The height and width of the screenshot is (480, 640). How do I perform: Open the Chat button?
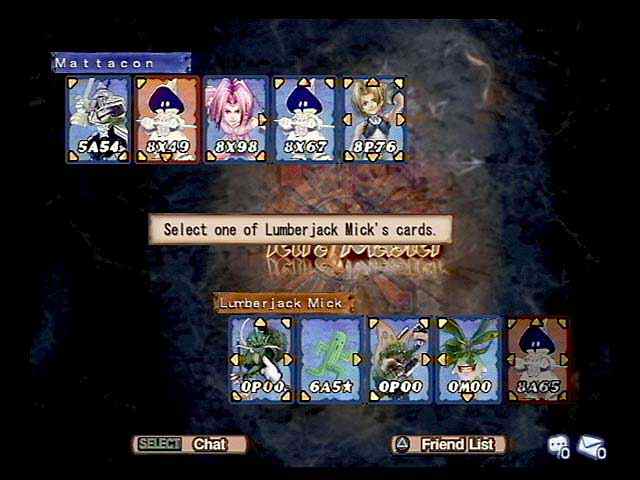190,444
